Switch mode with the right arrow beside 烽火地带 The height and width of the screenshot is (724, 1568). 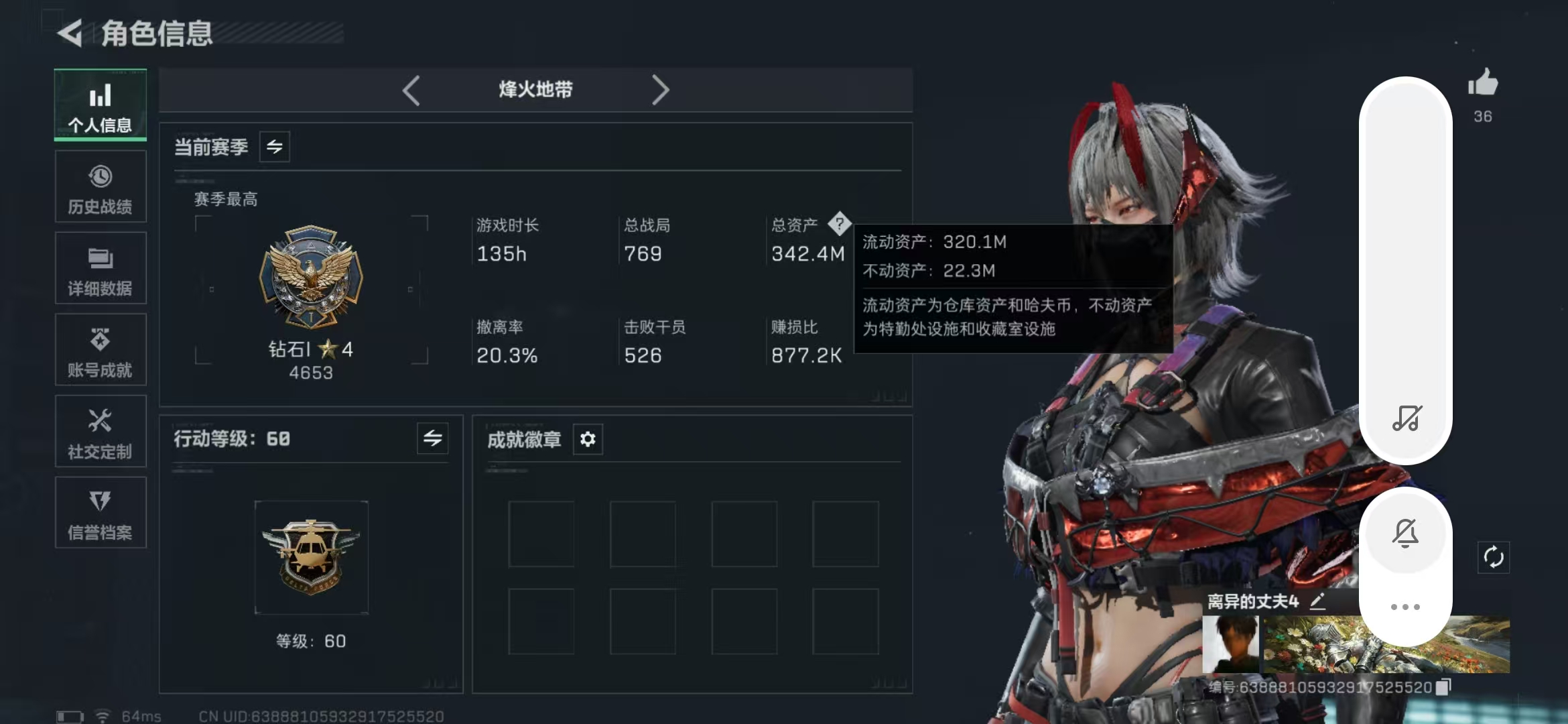coord(661,90)
